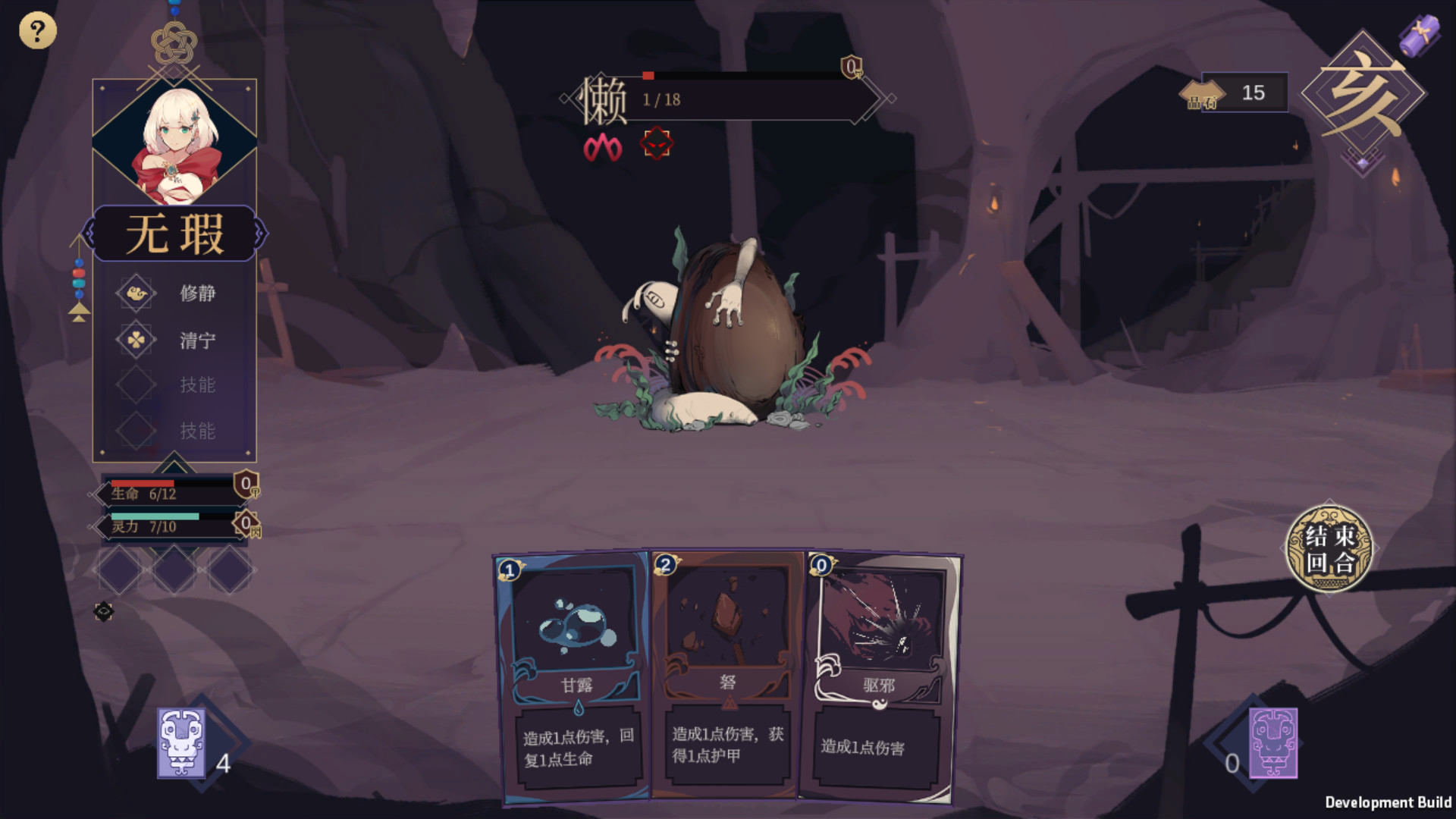Screen dimensions: 1456x819
Task: Open the purple scroll icon
Action: [1419, 35]
